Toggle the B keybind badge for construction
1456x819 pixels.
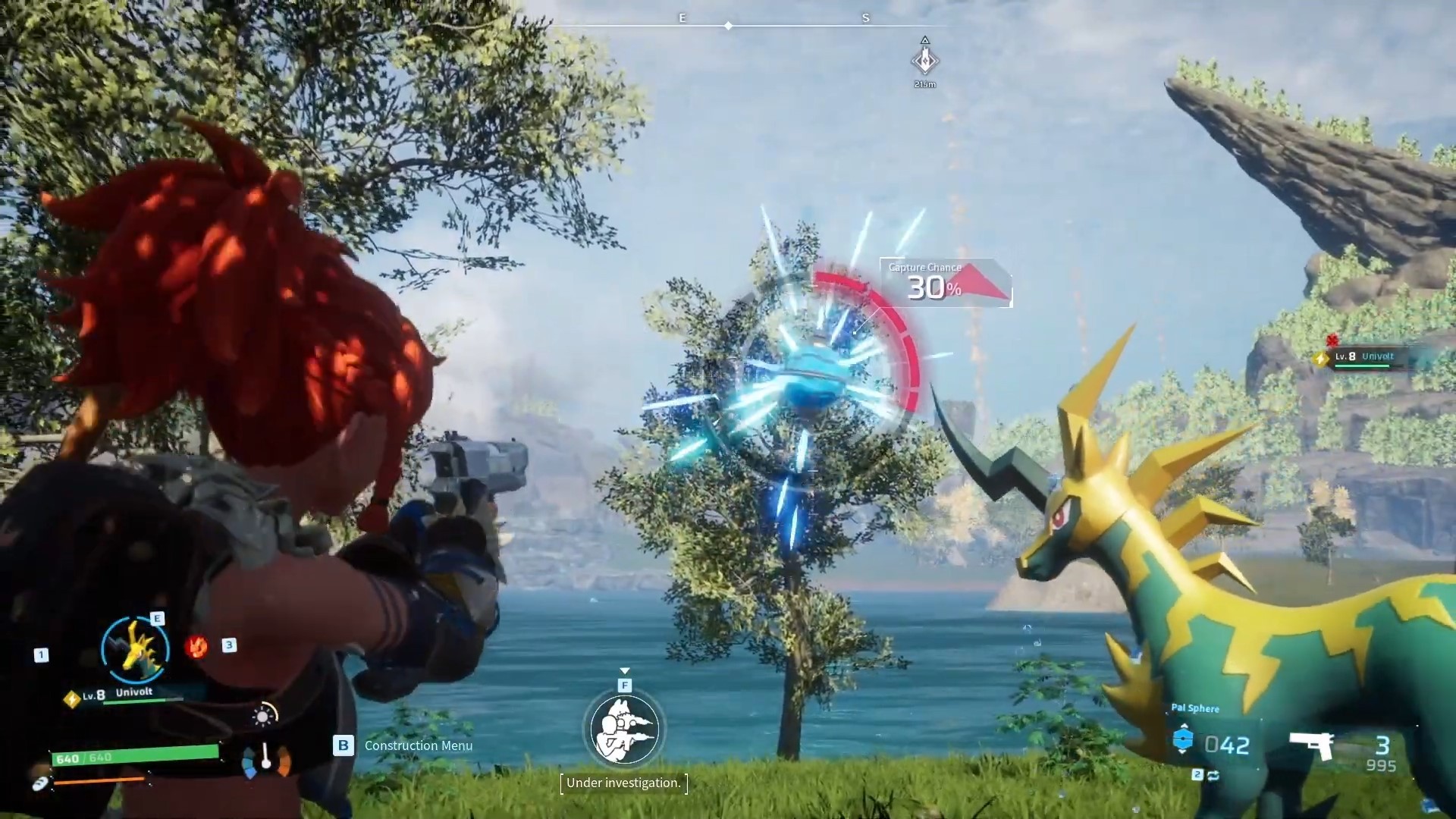click(x=342, y=746)
